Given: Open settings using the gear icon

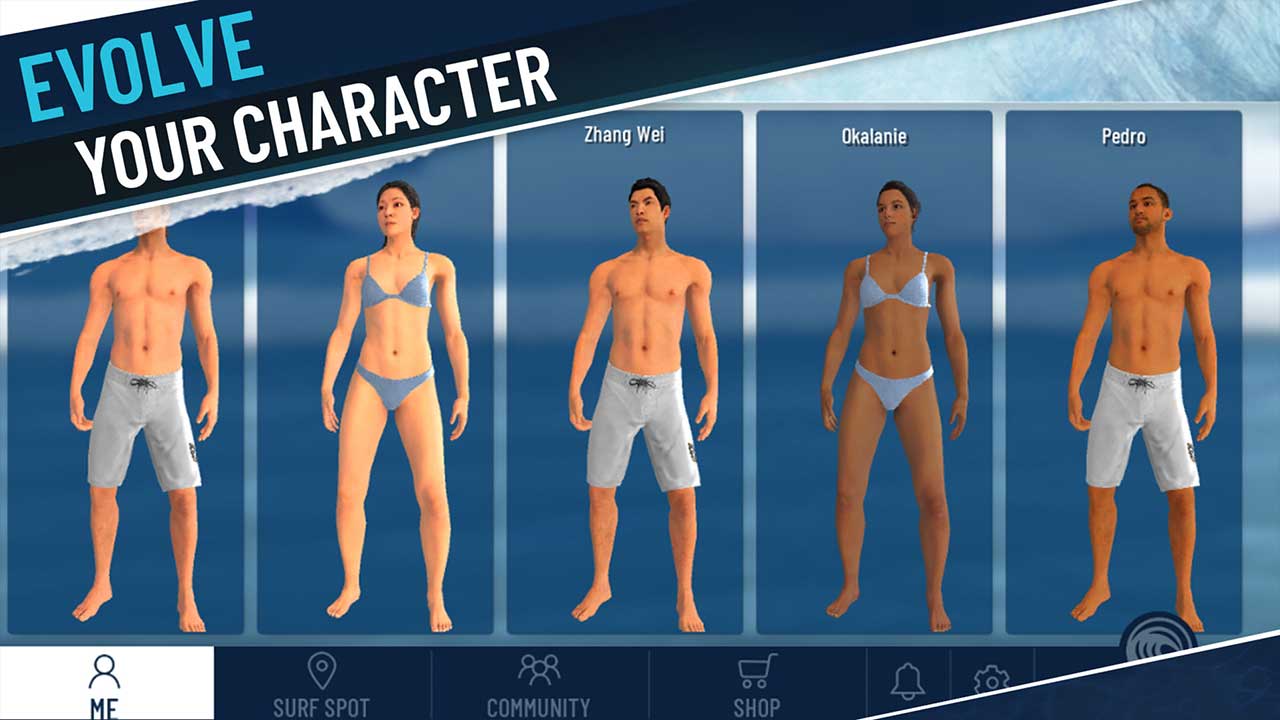Looking at the screenshot, I should pyautogui.click(x=988, y=678).
